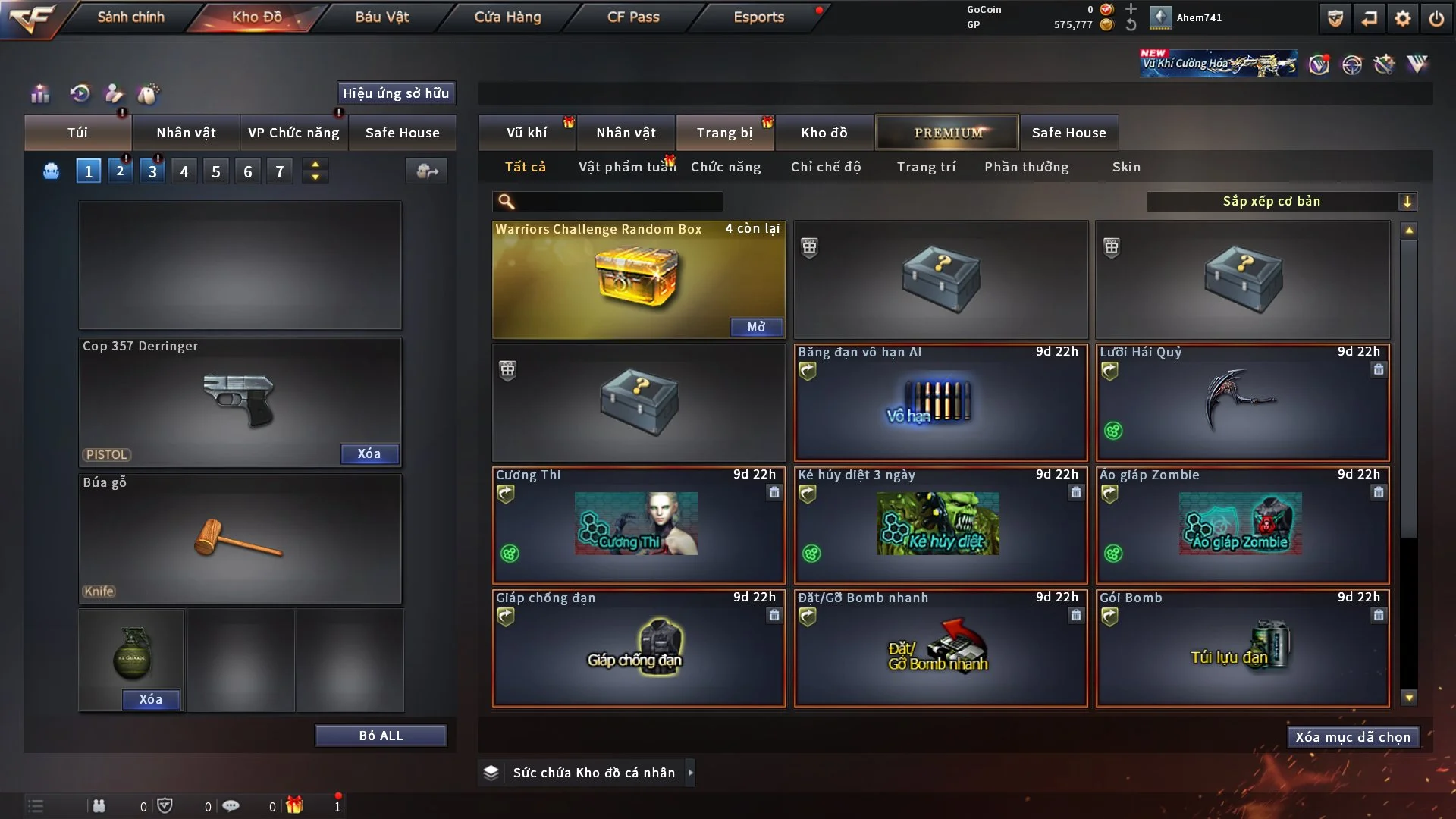Open Hiệu ứng sở hữu panel
Screen dimensions: 1456x819
pyautogui.click(x=396, y=93)
